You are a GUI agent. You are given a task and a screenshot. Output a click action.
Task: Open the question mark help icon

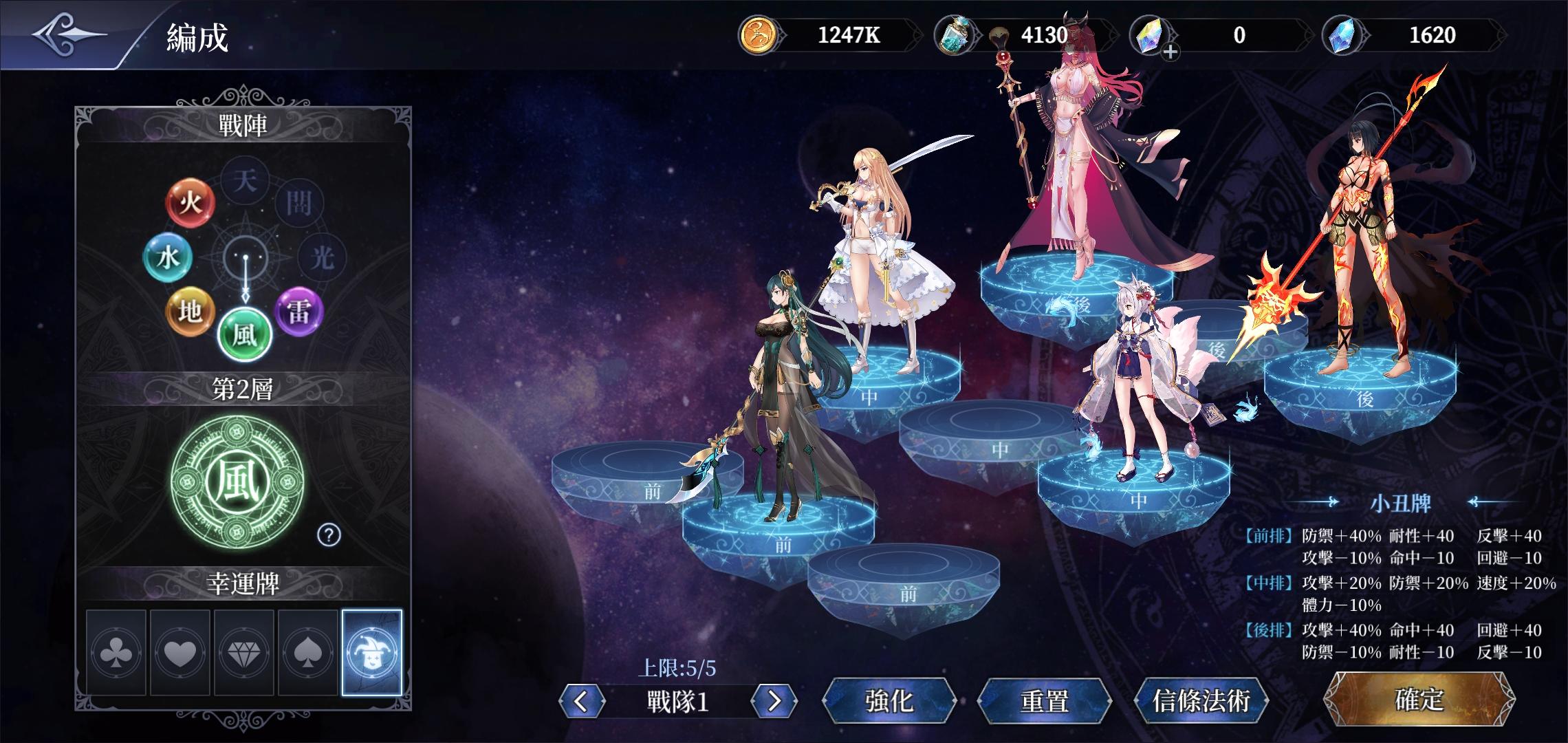tap(329, 534)
